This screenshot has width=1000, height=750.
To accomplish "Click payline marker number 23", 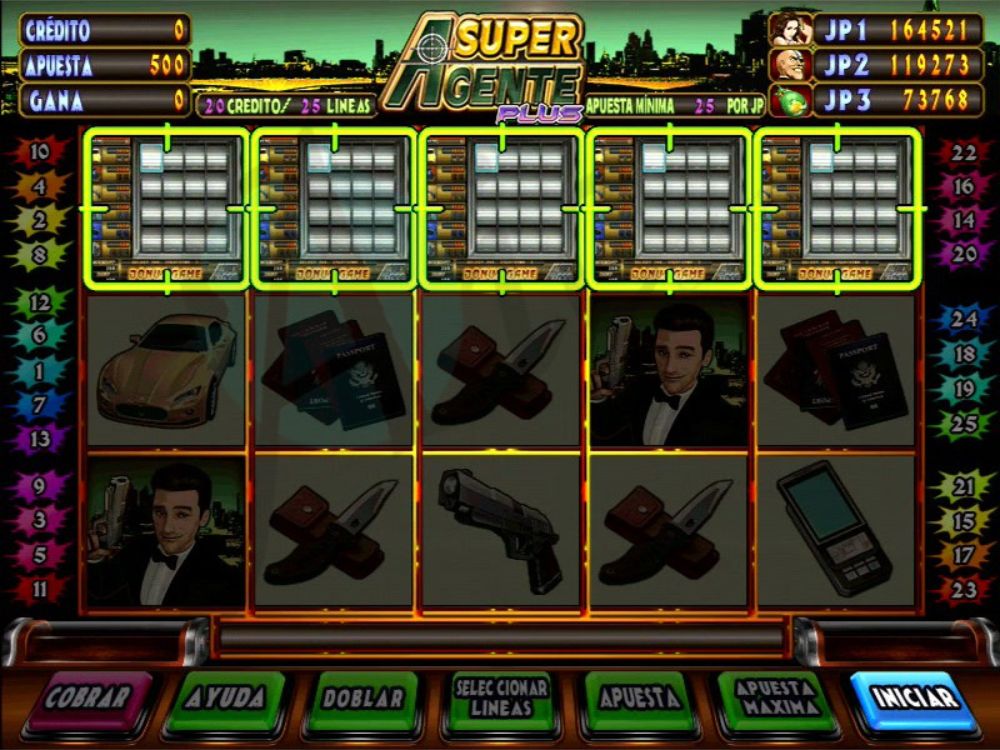I will pos(963,589).
